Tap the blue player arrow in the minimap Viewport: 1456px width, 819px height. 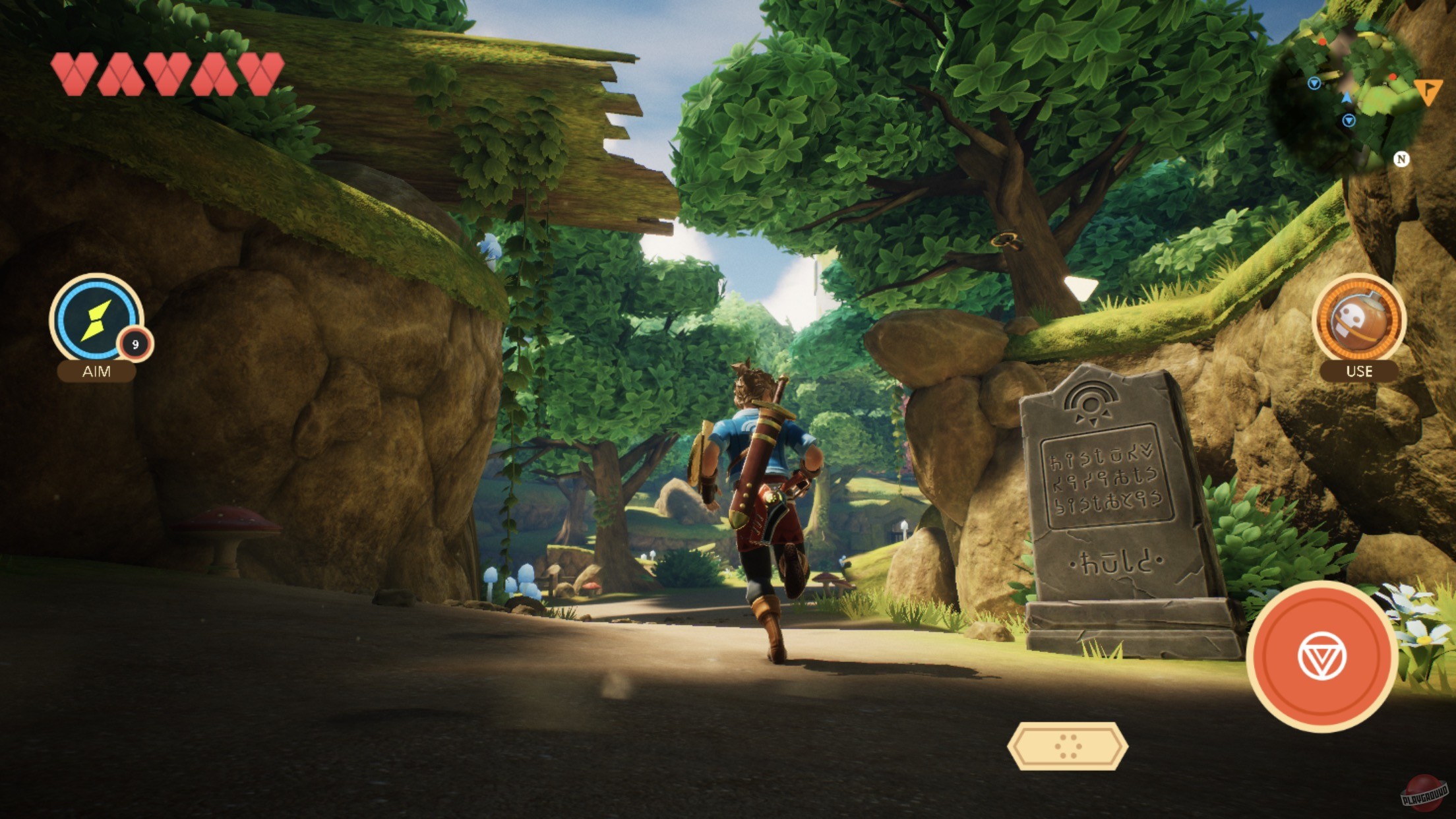[x=1347, y=98]
